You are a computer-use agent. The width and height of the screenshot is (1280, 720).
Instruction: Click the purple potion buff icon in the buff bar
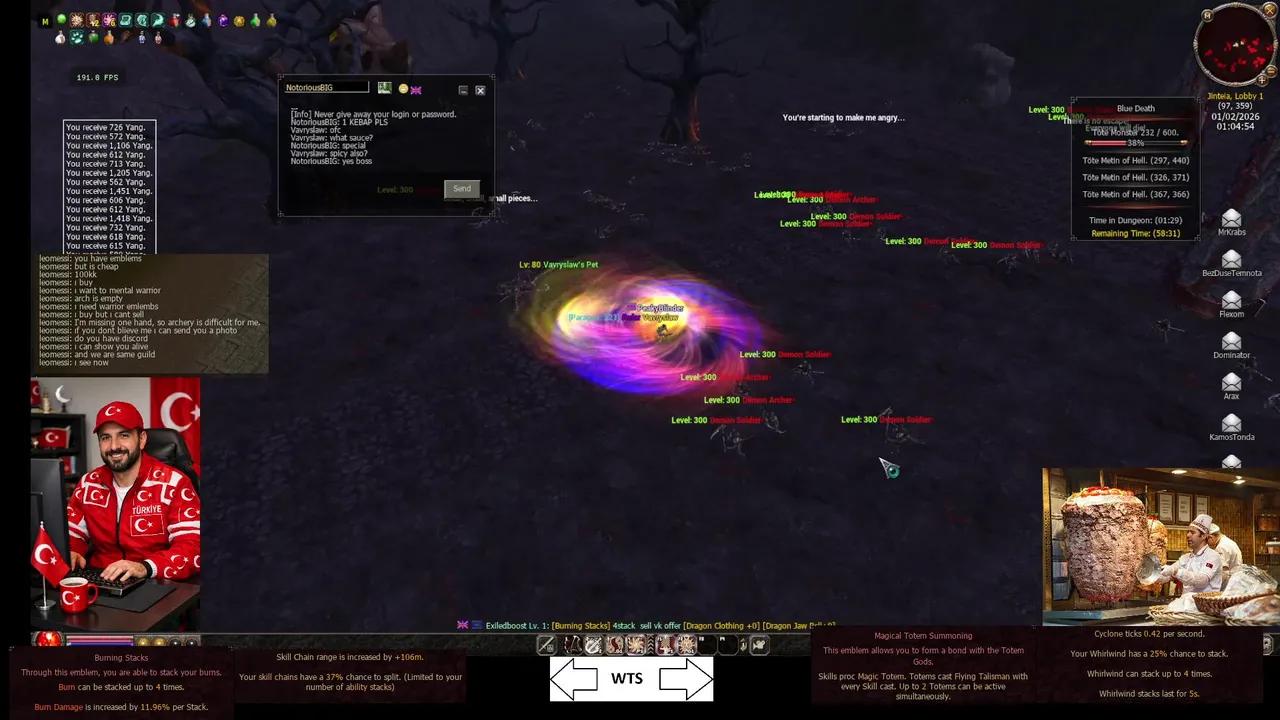(x=223, y=21)
